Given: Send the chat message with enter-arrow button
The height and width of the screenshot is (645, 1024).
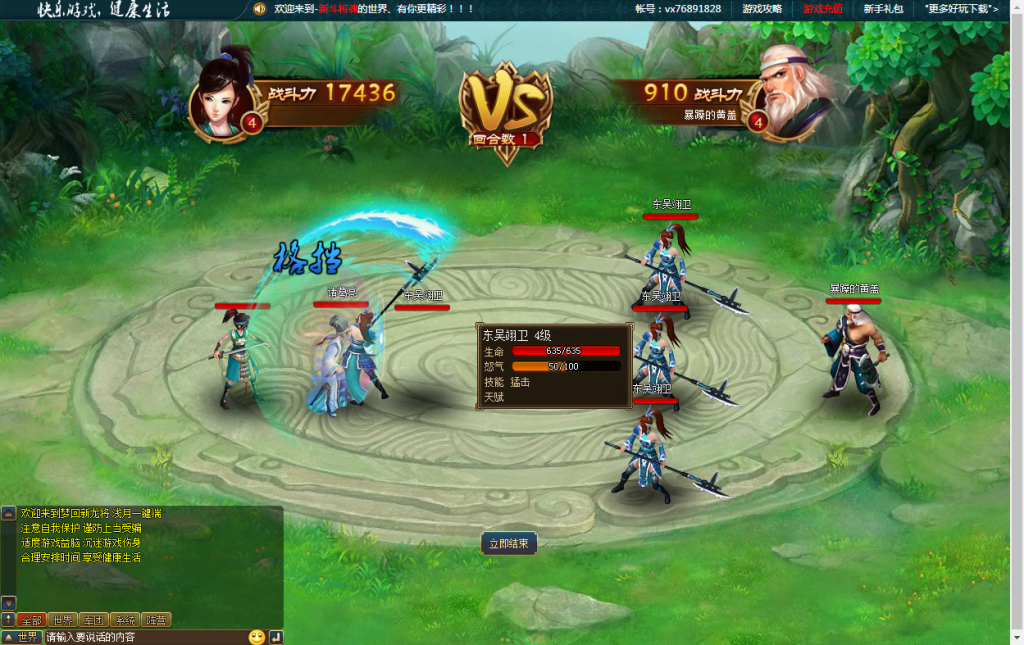Looking at the screenshot, I should coord(276,637).
